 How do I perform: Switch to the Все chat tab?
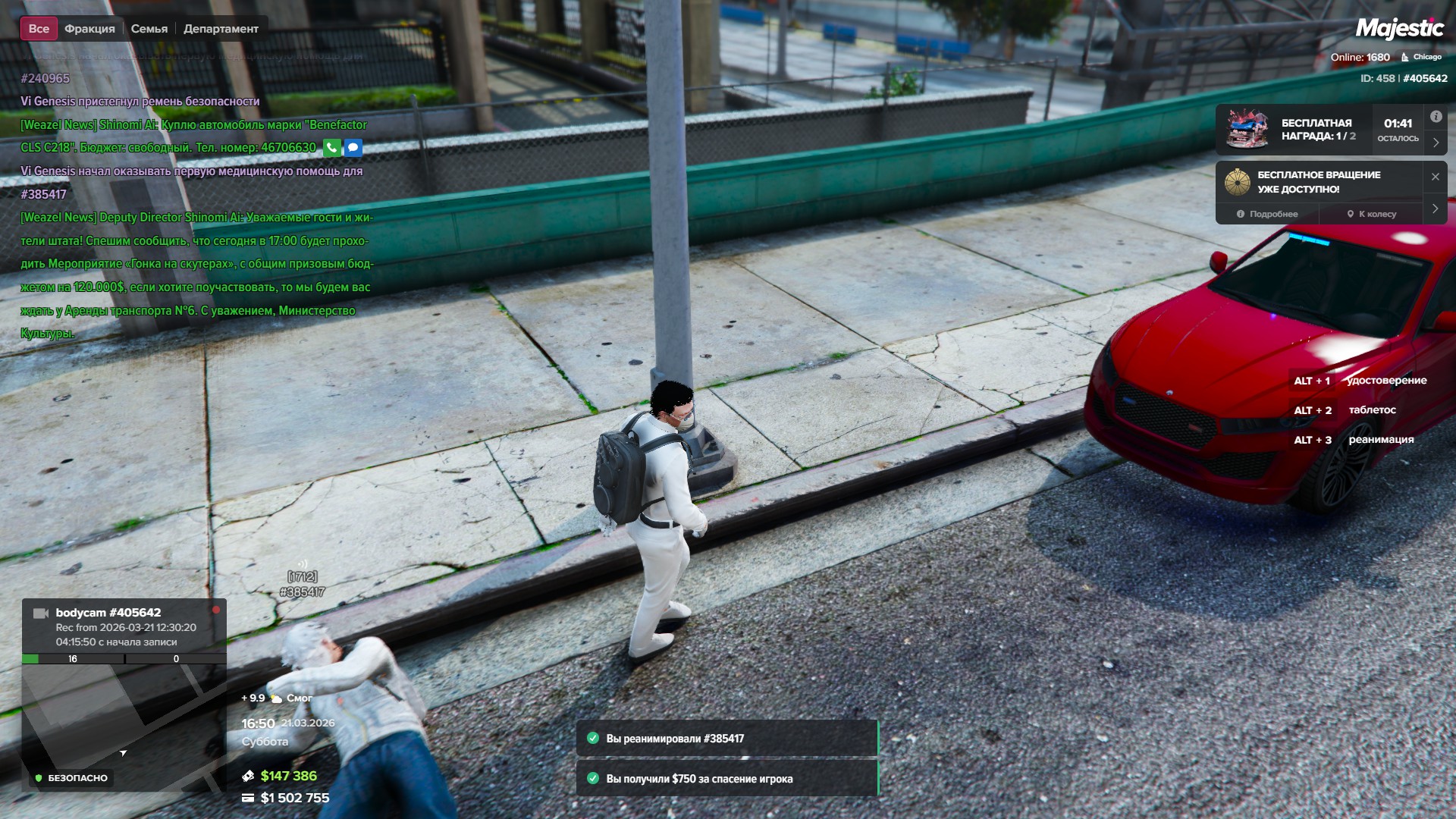coord(39,29)
